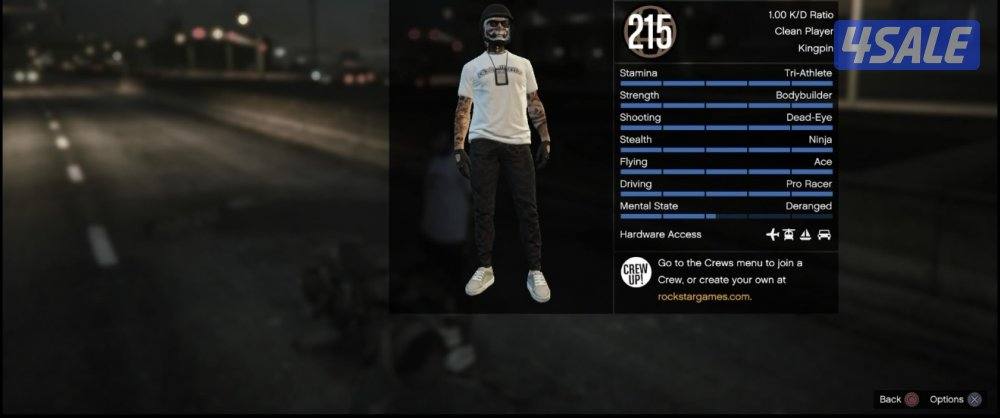Click the Crew Up badge
This screenshot has height=418, width=1000.
[x=636, y=274]
